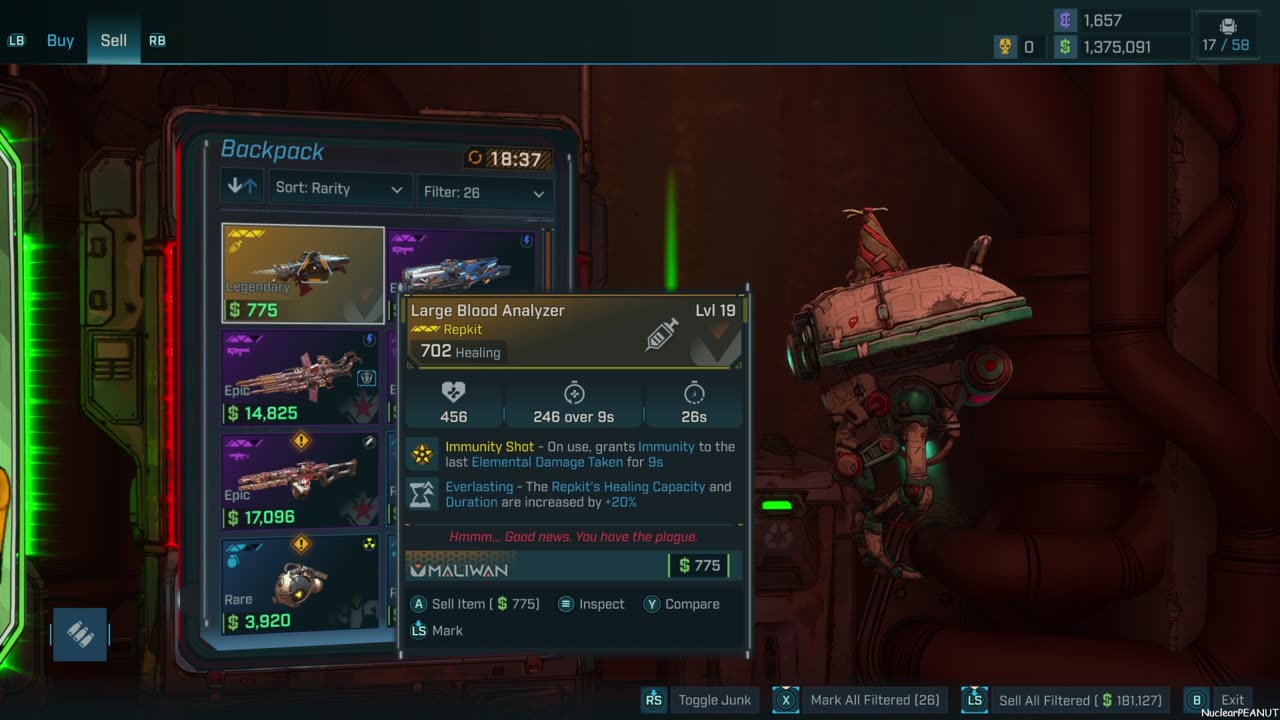Image resolution: width=1280 pixels, height=720 pixels.
Task: Inspect the Large Blood Analyzer
Action: coord(591,604)
